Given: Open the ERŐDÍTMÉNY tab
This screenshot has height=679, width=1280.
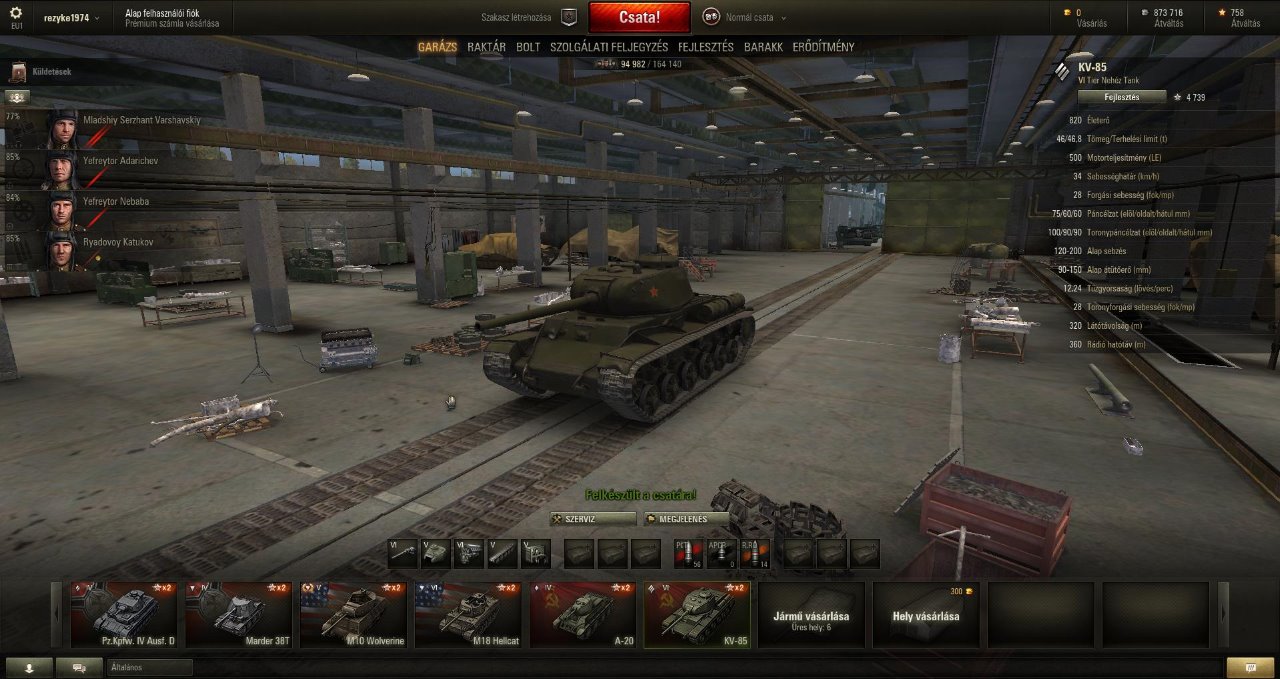Looking at the screenshot, I should (823, 47).
